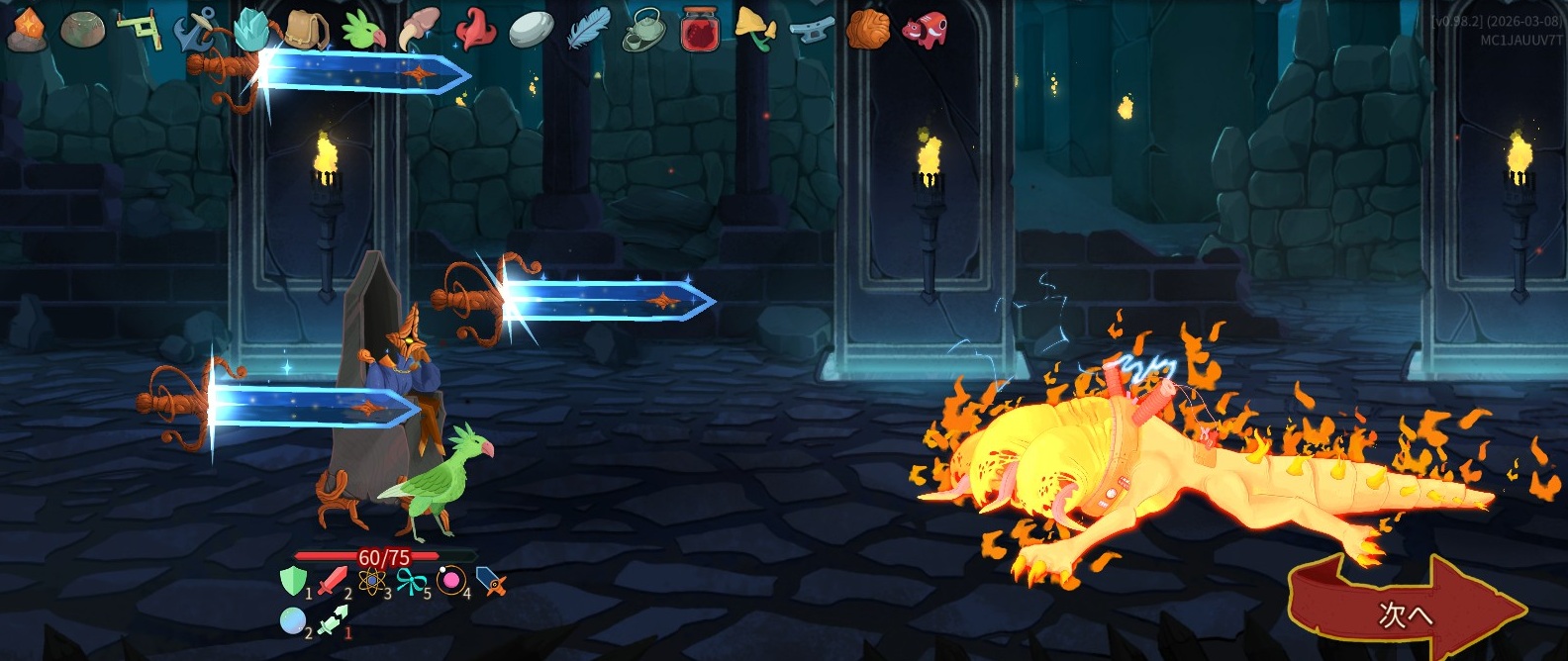Select the gray oval pebble relic
Viewport: 1568px width, 661px height.
point(532,29)
